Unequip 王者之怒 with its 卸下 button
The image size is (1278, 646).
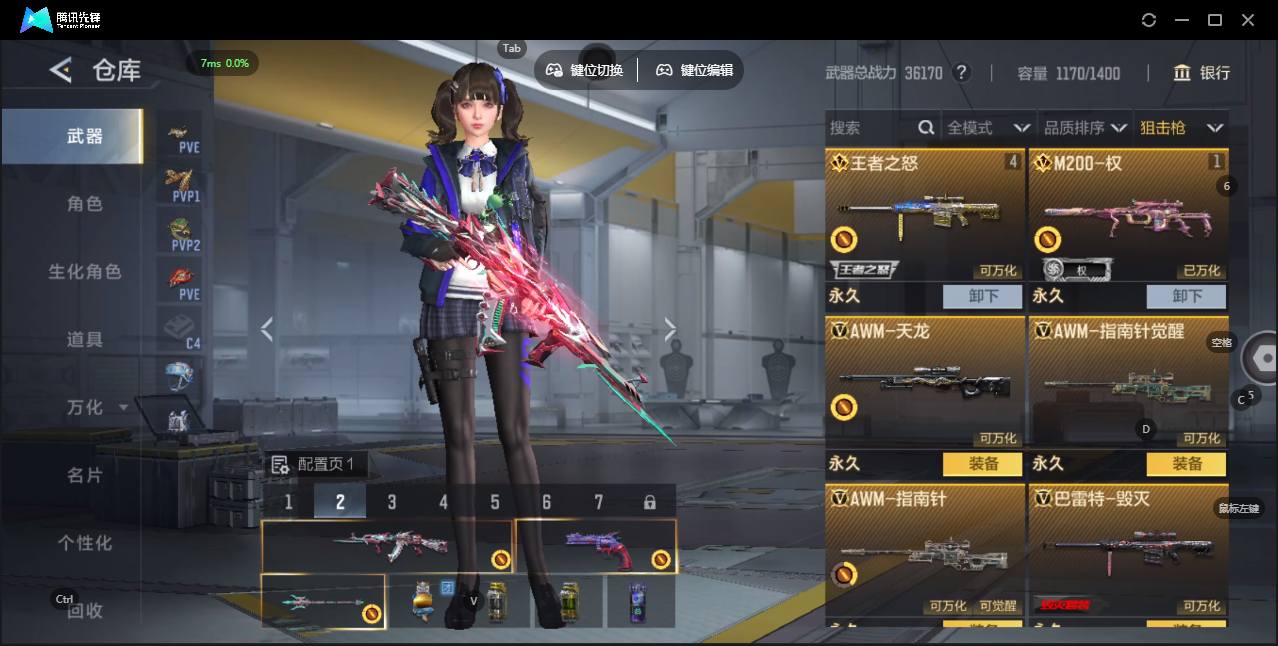point(983,296)
